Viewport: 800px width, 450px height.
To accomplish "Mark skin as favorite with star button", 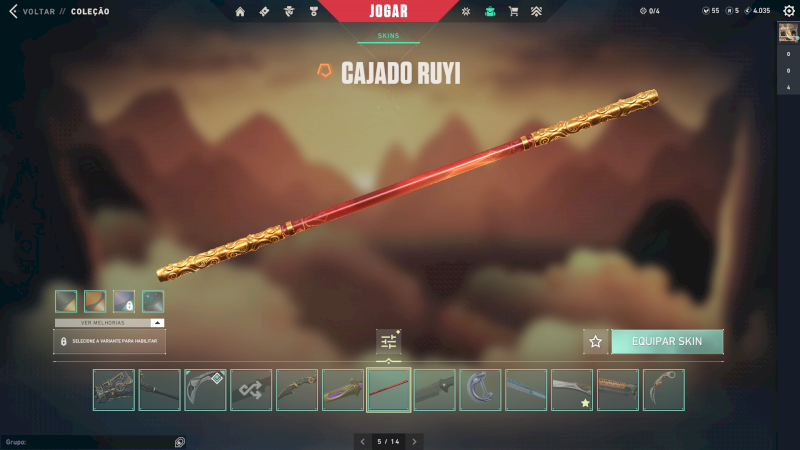I will tap(595, 341).
